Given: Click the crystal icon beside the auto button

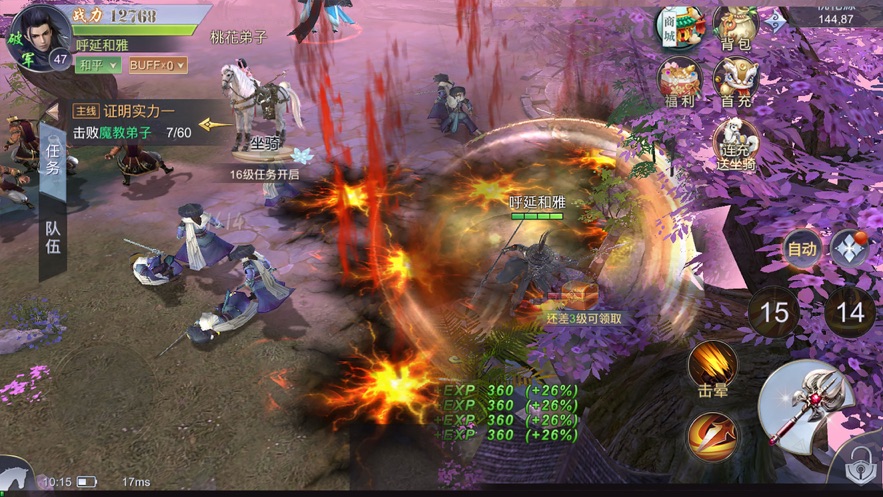Looking at the screenshot, I should point(850,249).
